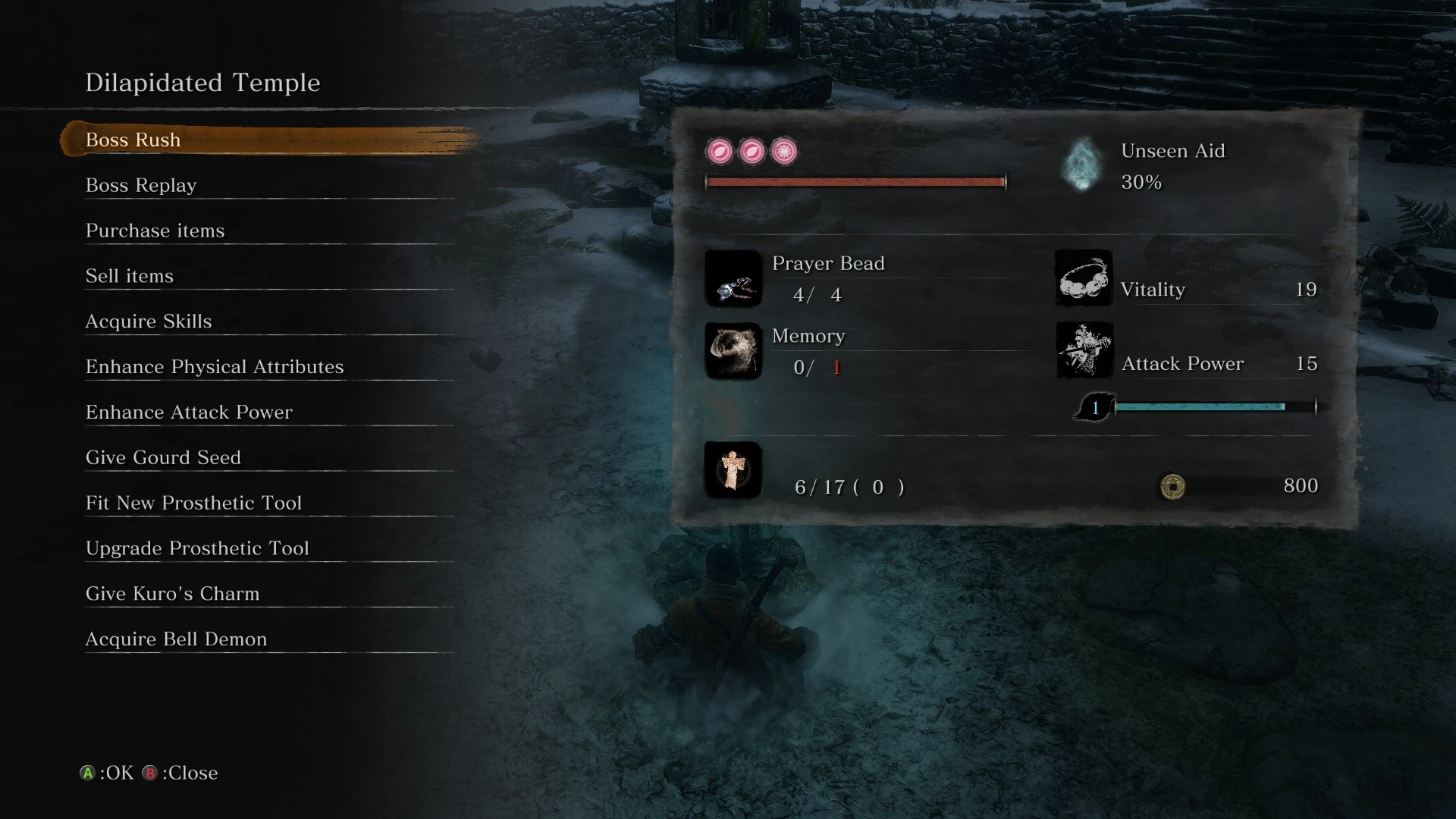
Task: Select Acquire Skills
Action: [x=149, y=321]
